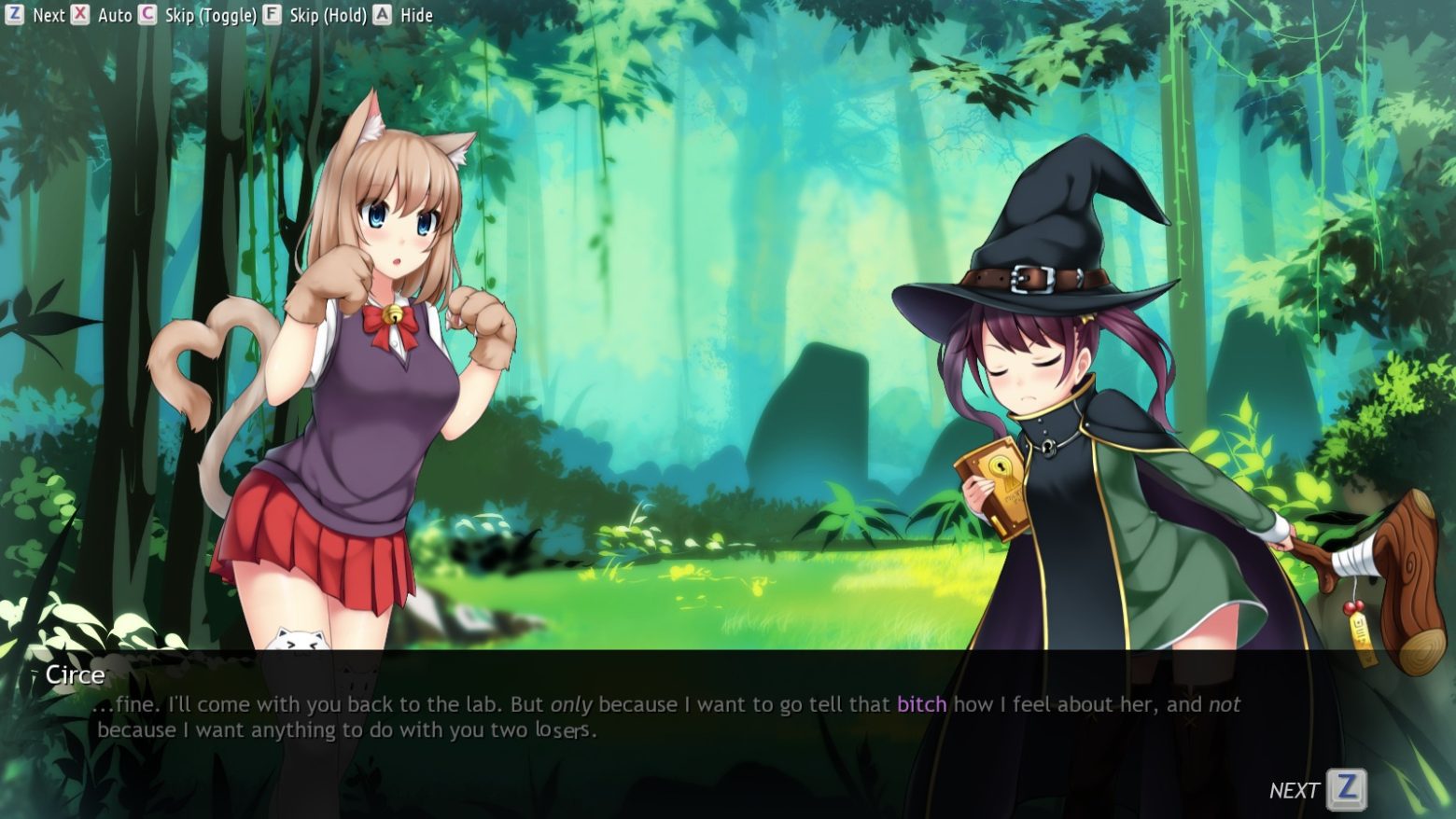Click the Skip (Hold) control
This screenshot has height=819, width=1456.
coord(315,15)
